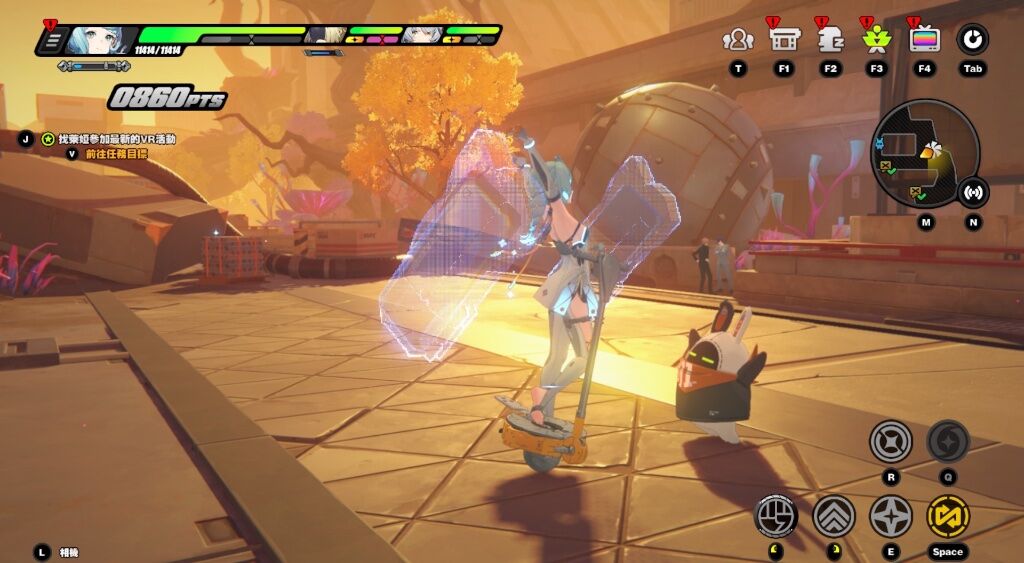Open the circular partial-ring menu icon
This screenshot has height=563, width=1024.
(x=973, y=40)
